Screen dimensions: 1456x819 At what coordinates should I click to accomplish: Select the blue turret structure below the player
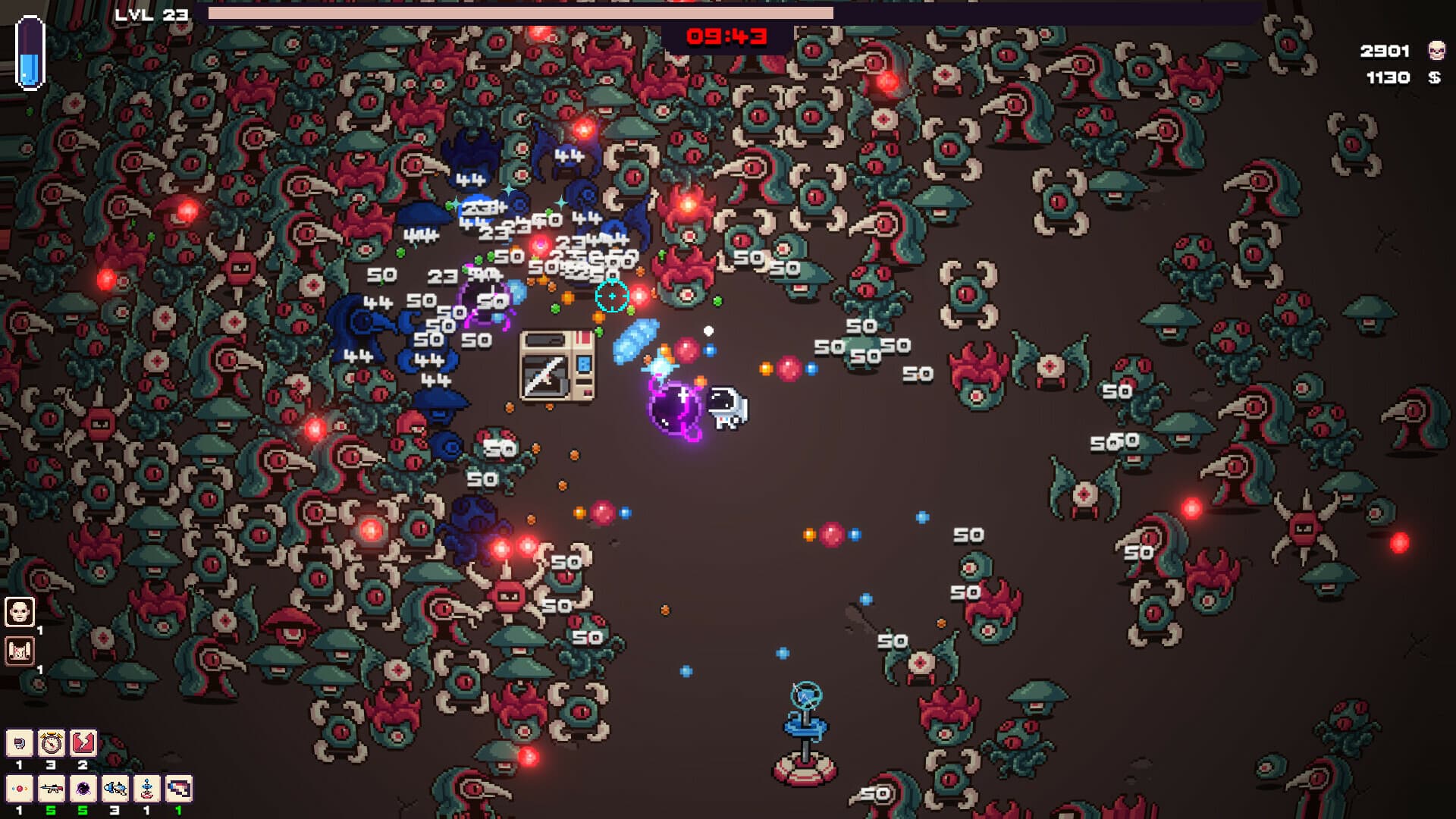[804, 728]
